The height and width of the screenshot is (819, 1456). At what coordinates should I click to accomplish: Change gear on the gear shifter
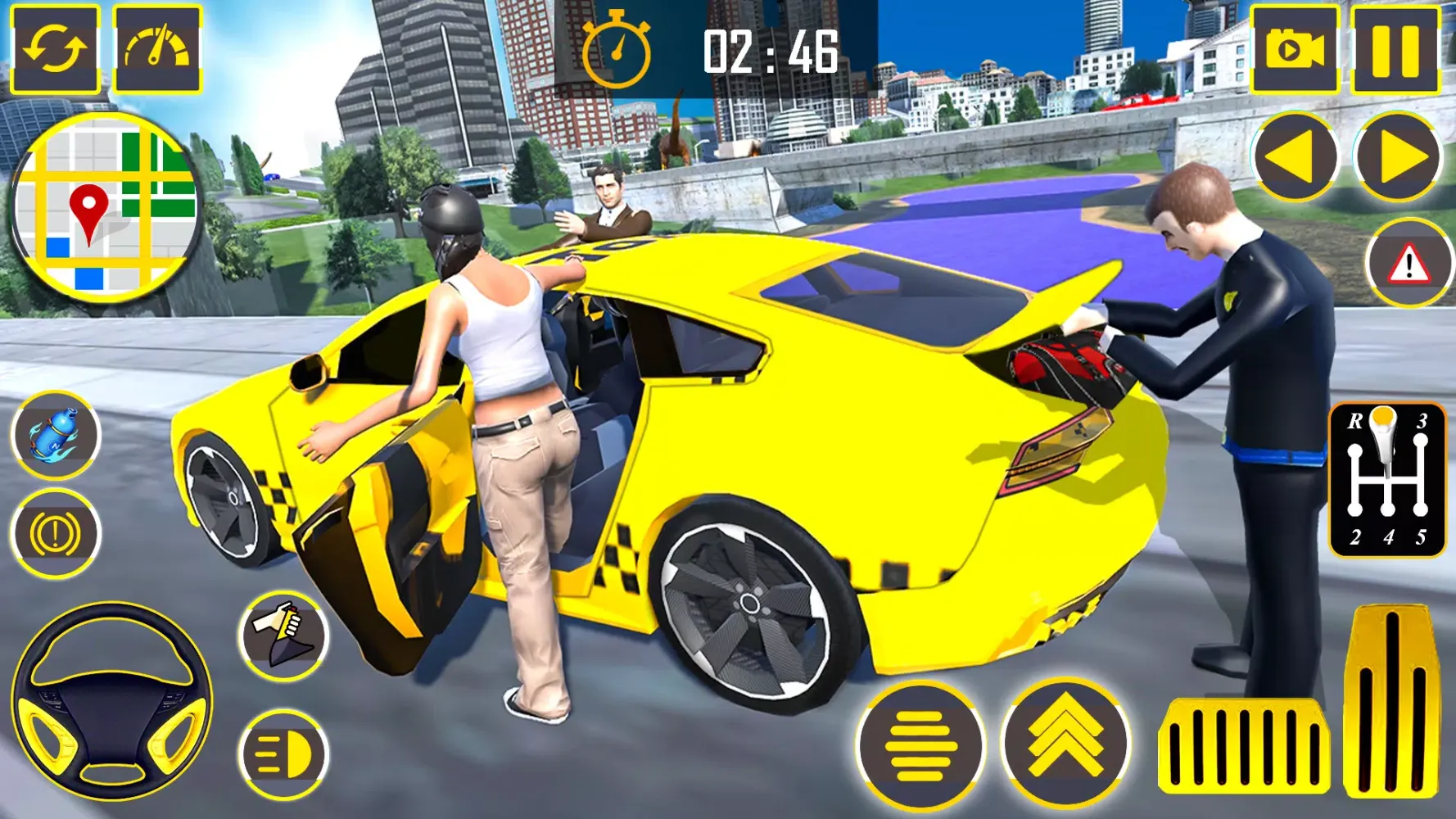[x=1387, y=479]
